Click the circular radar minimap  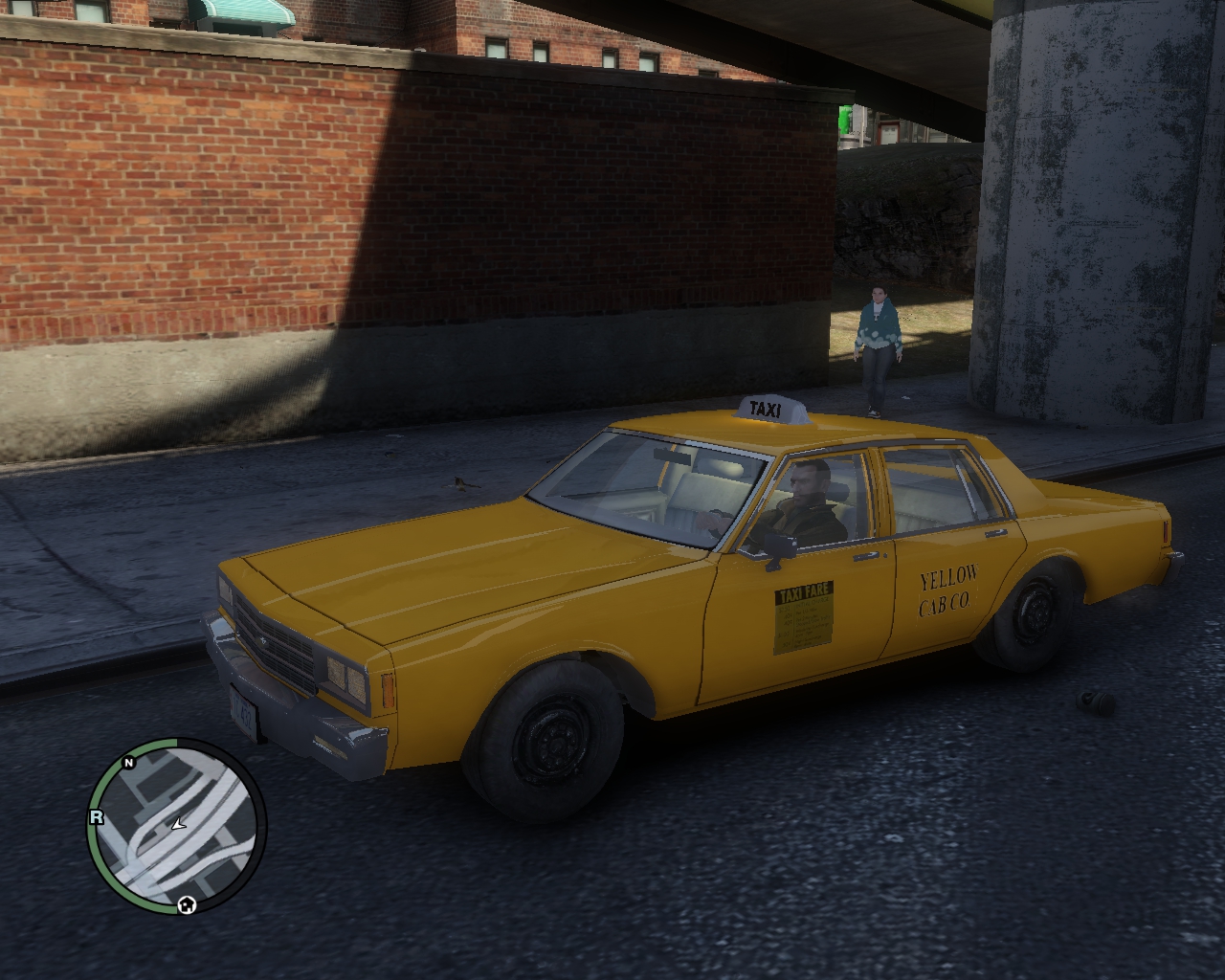click(177, 827)
